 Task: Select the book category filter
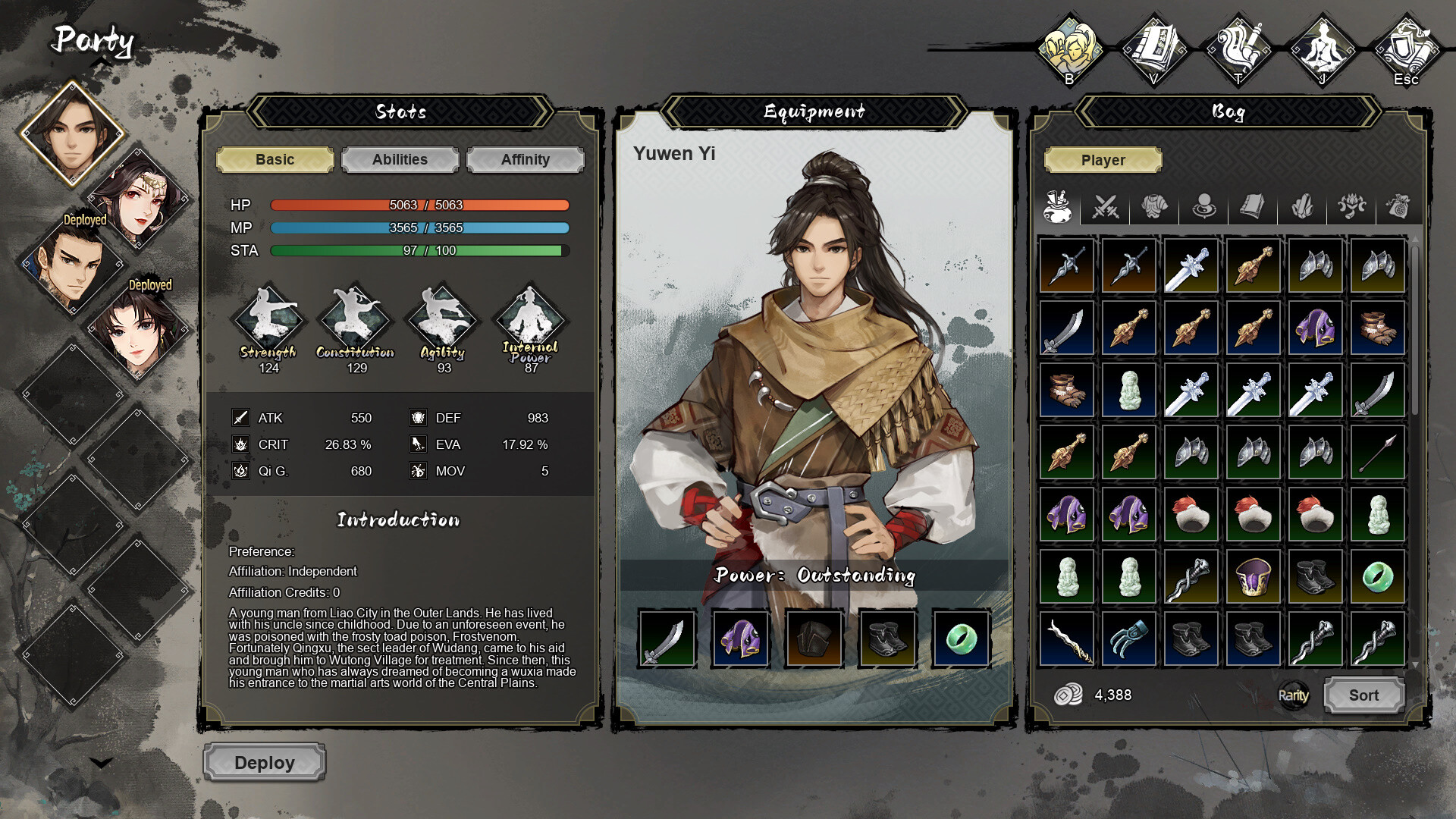point(1253,206)
